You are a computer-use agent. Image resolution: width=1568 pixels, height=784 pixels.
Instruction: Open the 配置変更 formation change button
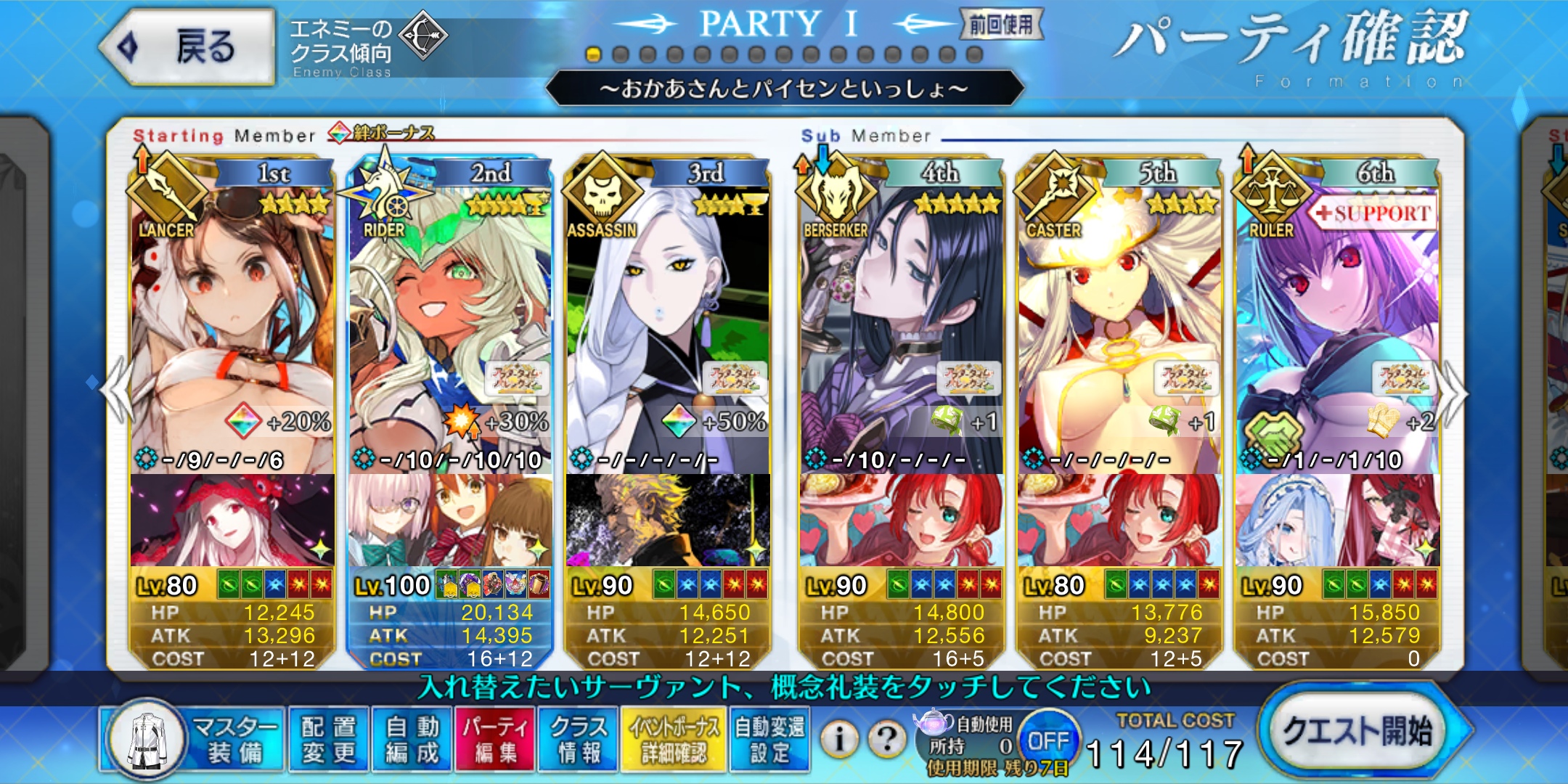[329, 739]
